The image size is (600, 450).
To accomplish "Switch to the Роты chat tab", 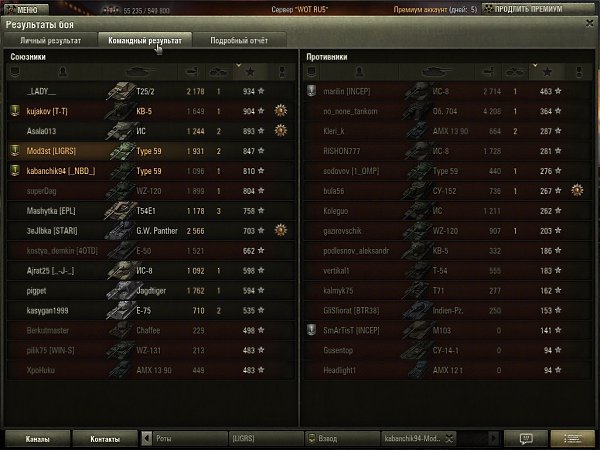I will pyautogui.click(x=185, y=438).
